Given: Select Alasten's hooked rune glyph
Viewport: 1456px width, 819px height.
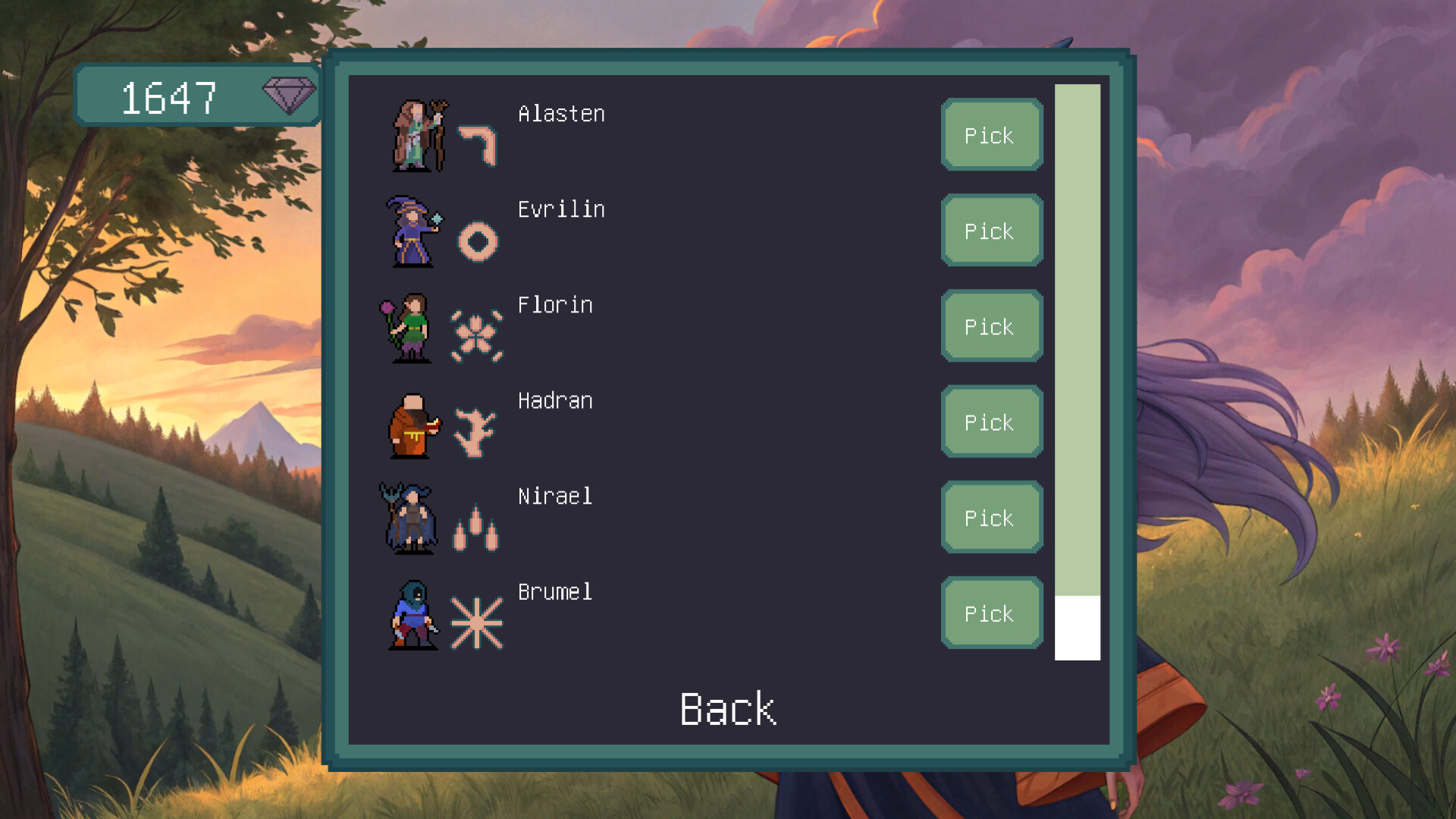Looking at the screenshot, I should (475, 144).
